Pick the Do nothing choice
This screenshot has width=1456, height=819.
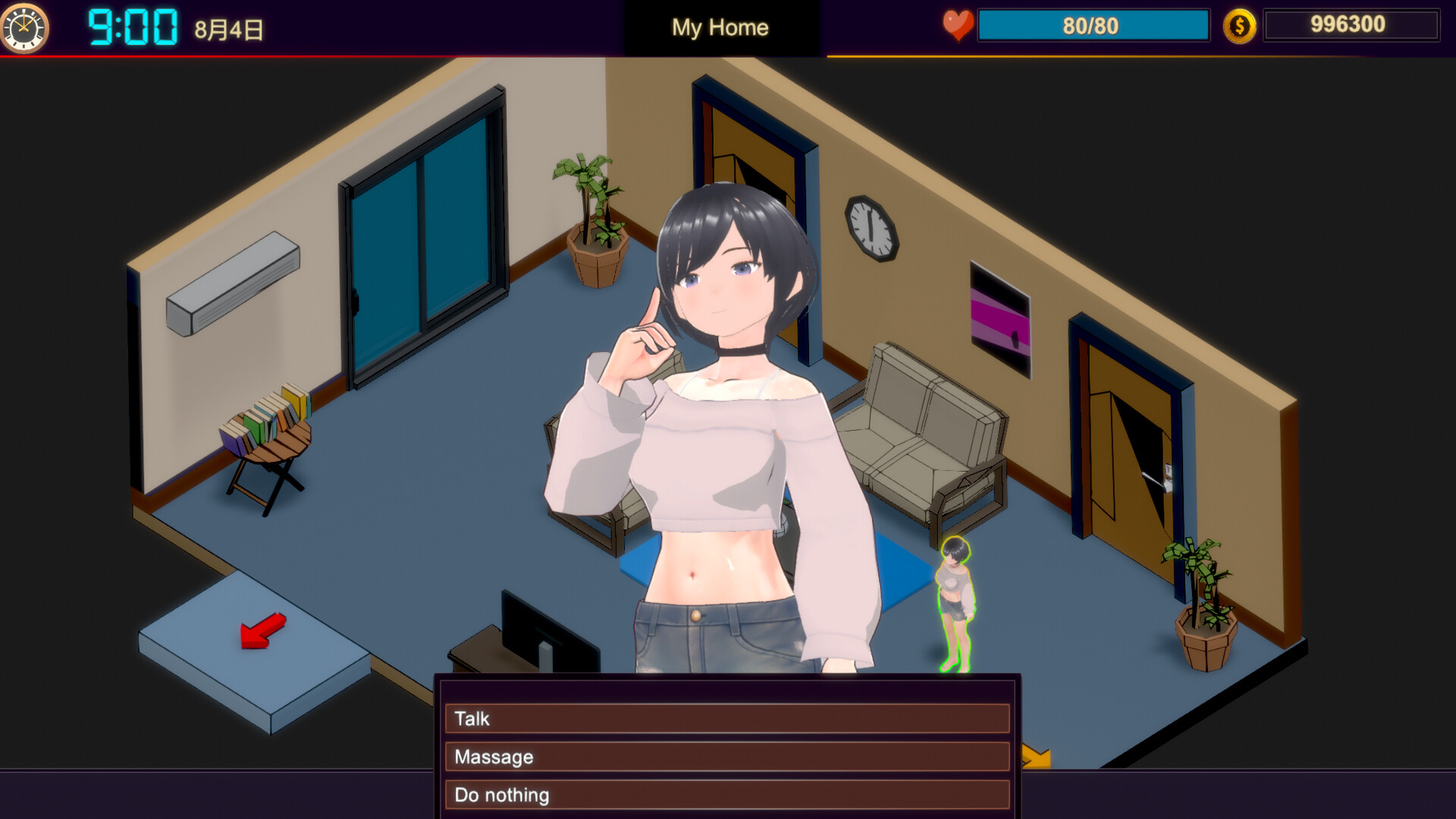[726, 795]
